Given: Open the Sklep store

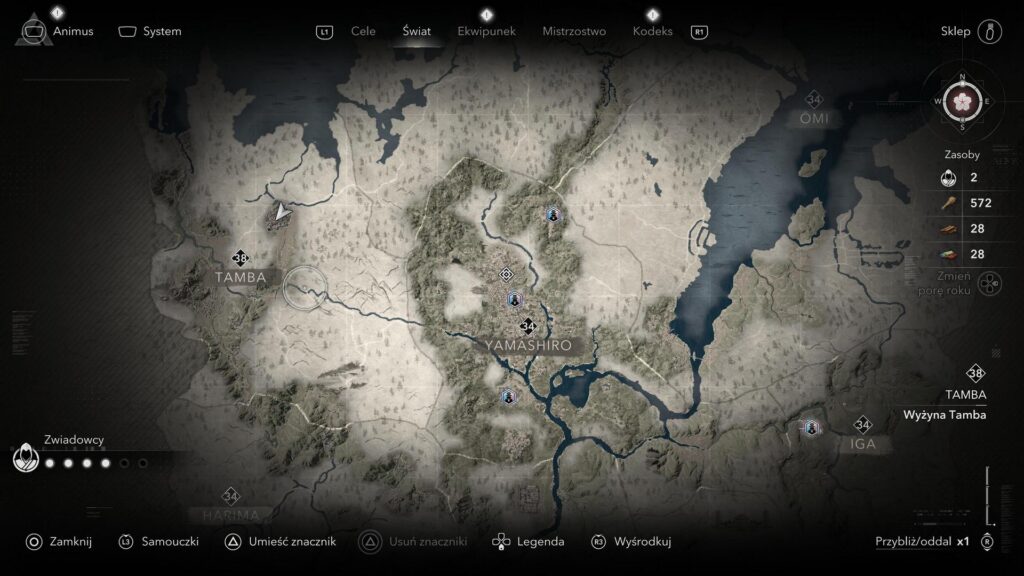Looking at the screenshot, I should (956, 31).
